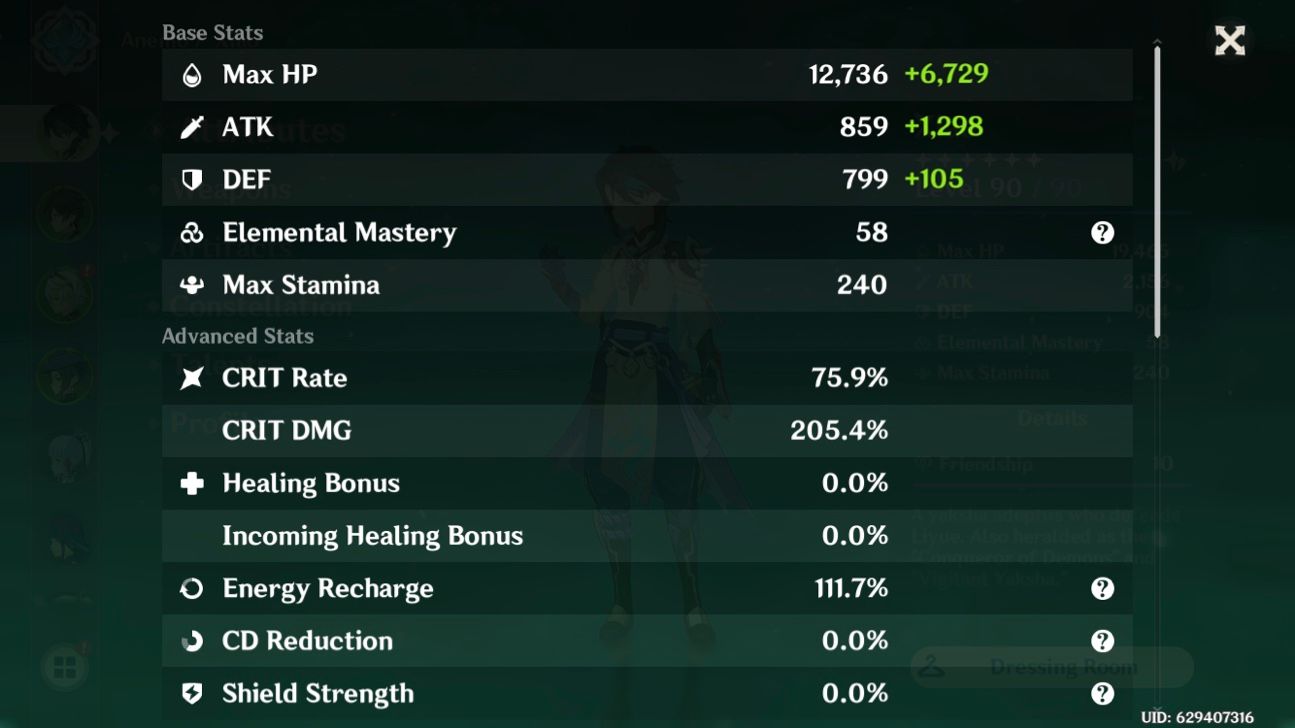
Task: Click the CD Reduction icon
Action: click(190, 641)
